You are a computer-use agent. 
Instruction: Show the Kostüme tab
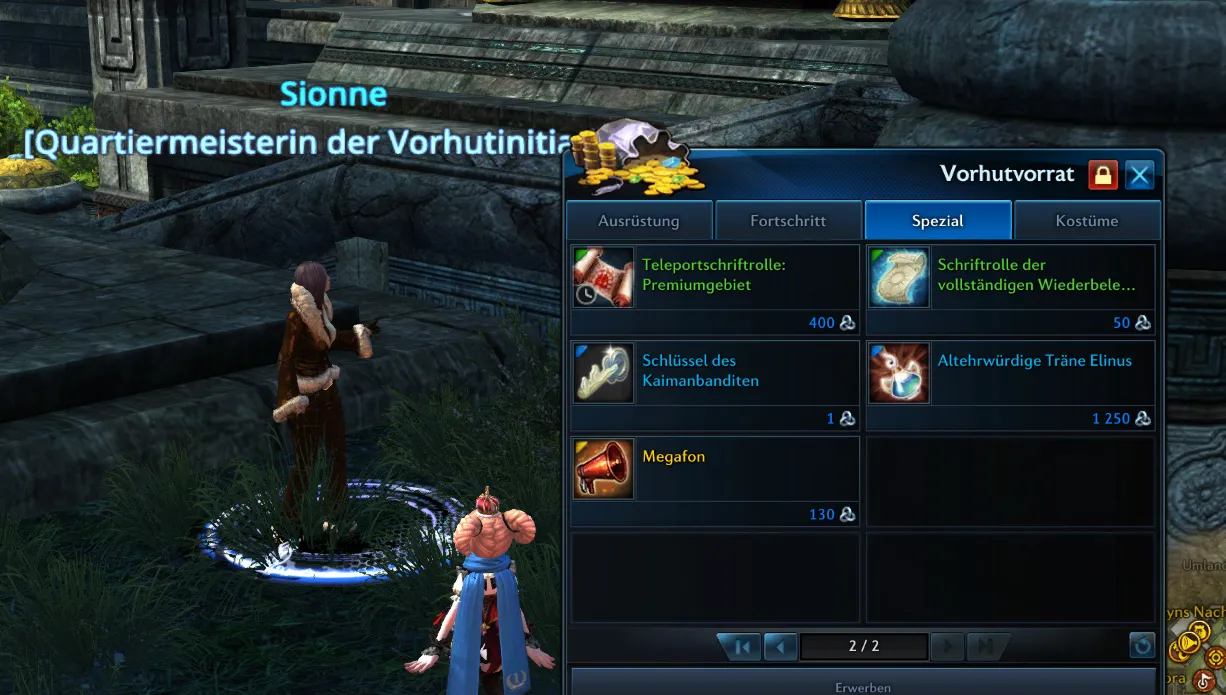1087,221
